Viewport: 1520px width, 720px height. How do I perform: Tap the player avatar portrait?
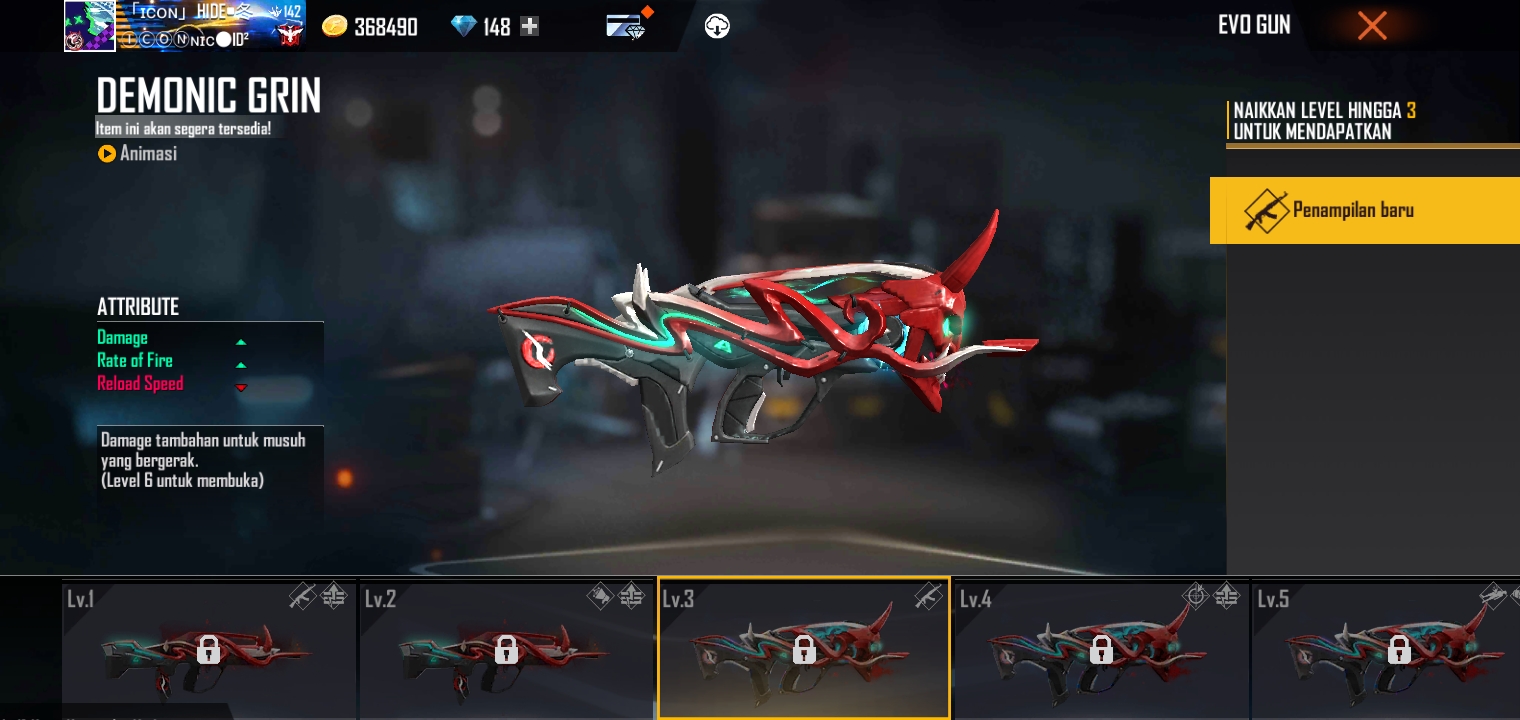[x=89, y=25]
